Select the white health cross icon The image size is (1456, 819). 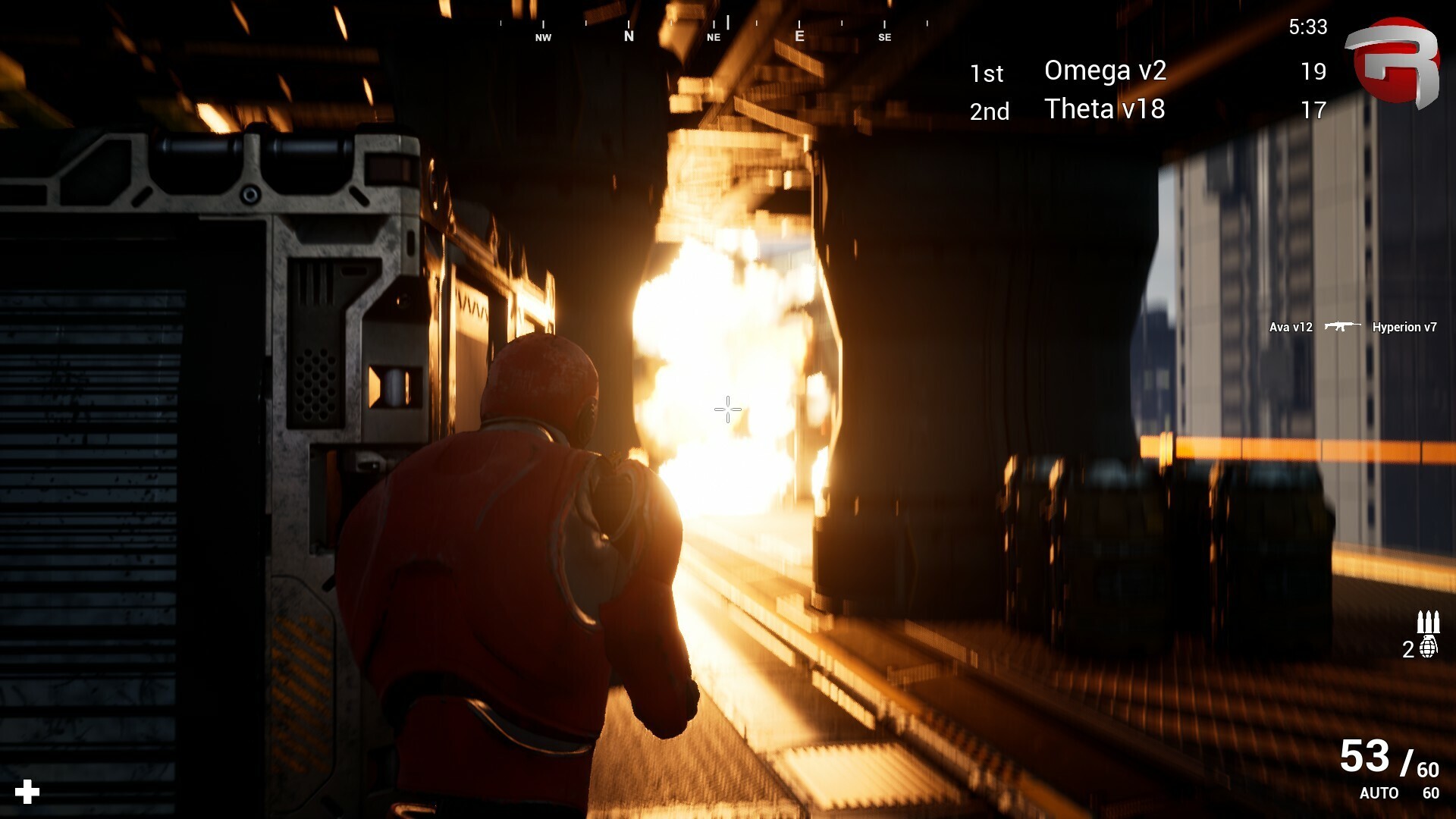pos(27,792)
